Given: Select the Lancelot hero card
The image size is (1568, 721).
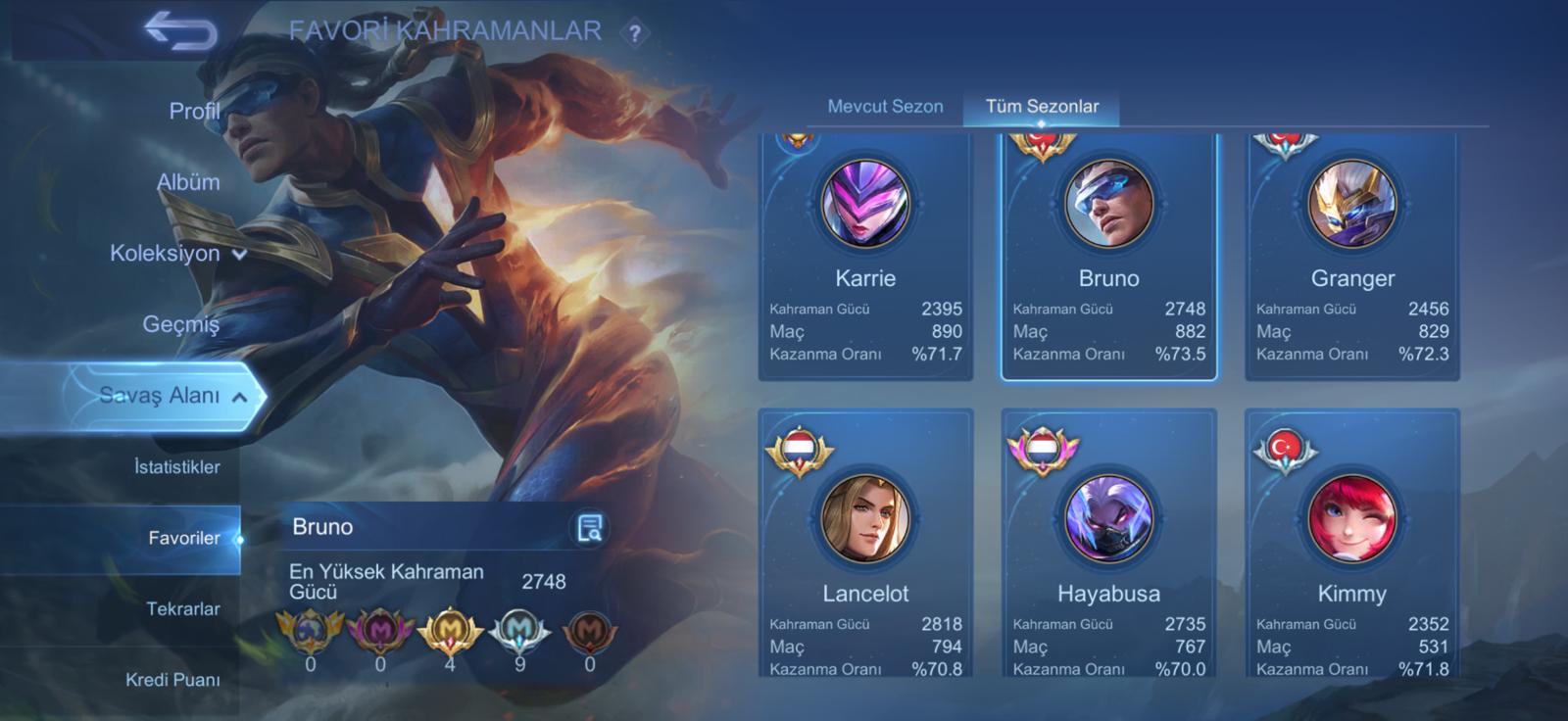Looking at the screenshot, I should tap(865, 544).
